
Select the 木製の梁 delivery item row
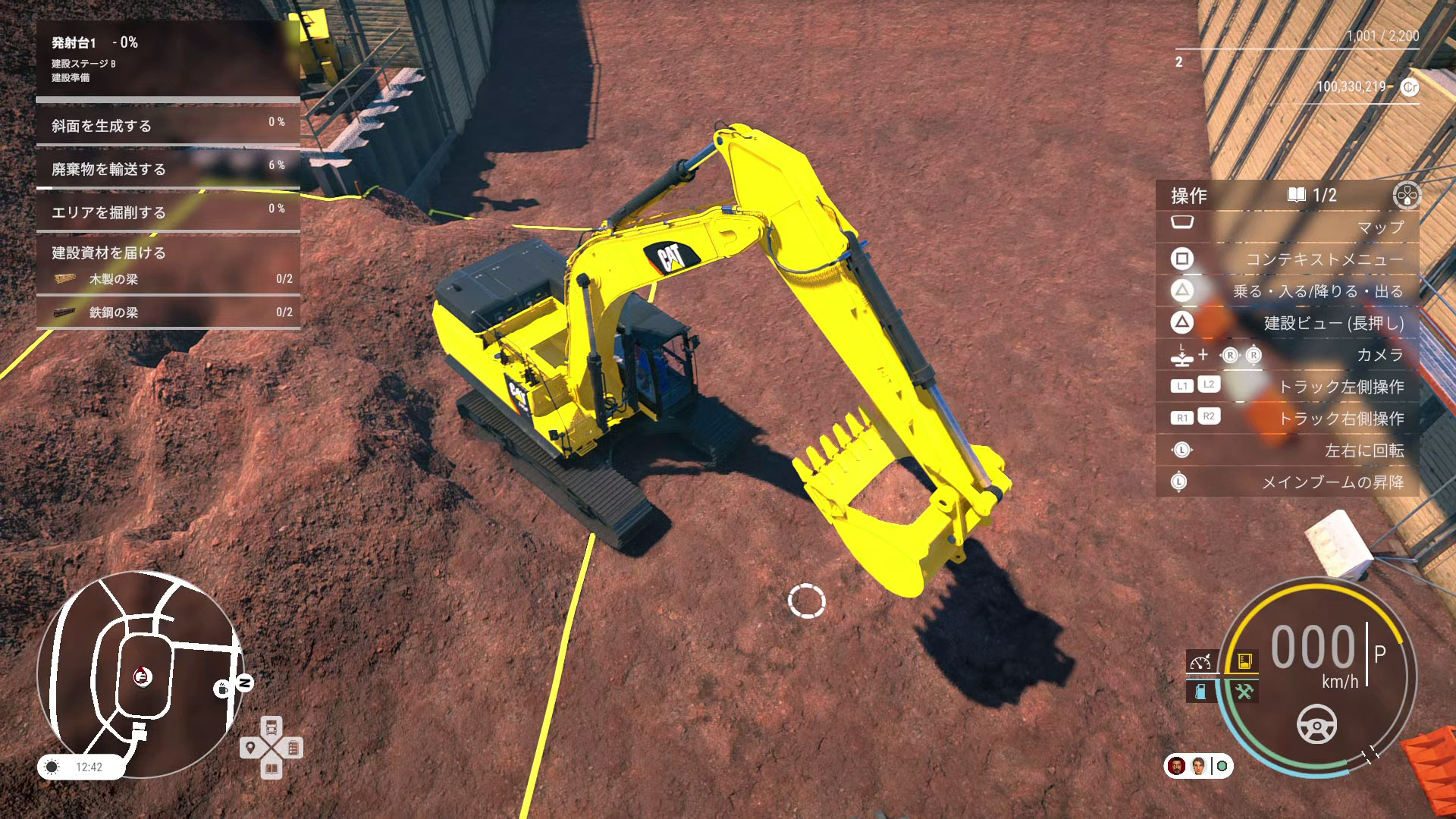[168, 279]
